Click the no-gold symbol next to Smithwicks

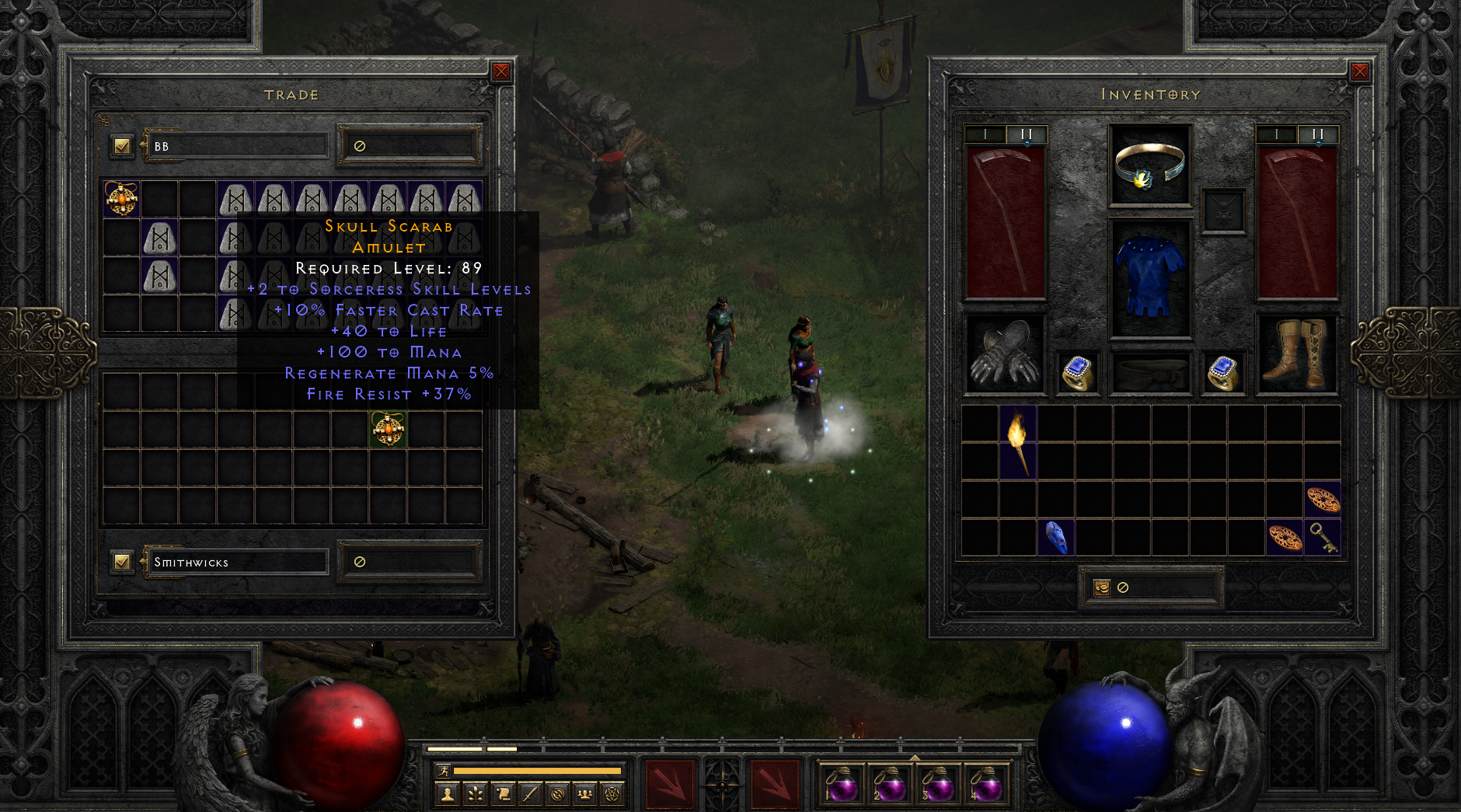(358, 560)
